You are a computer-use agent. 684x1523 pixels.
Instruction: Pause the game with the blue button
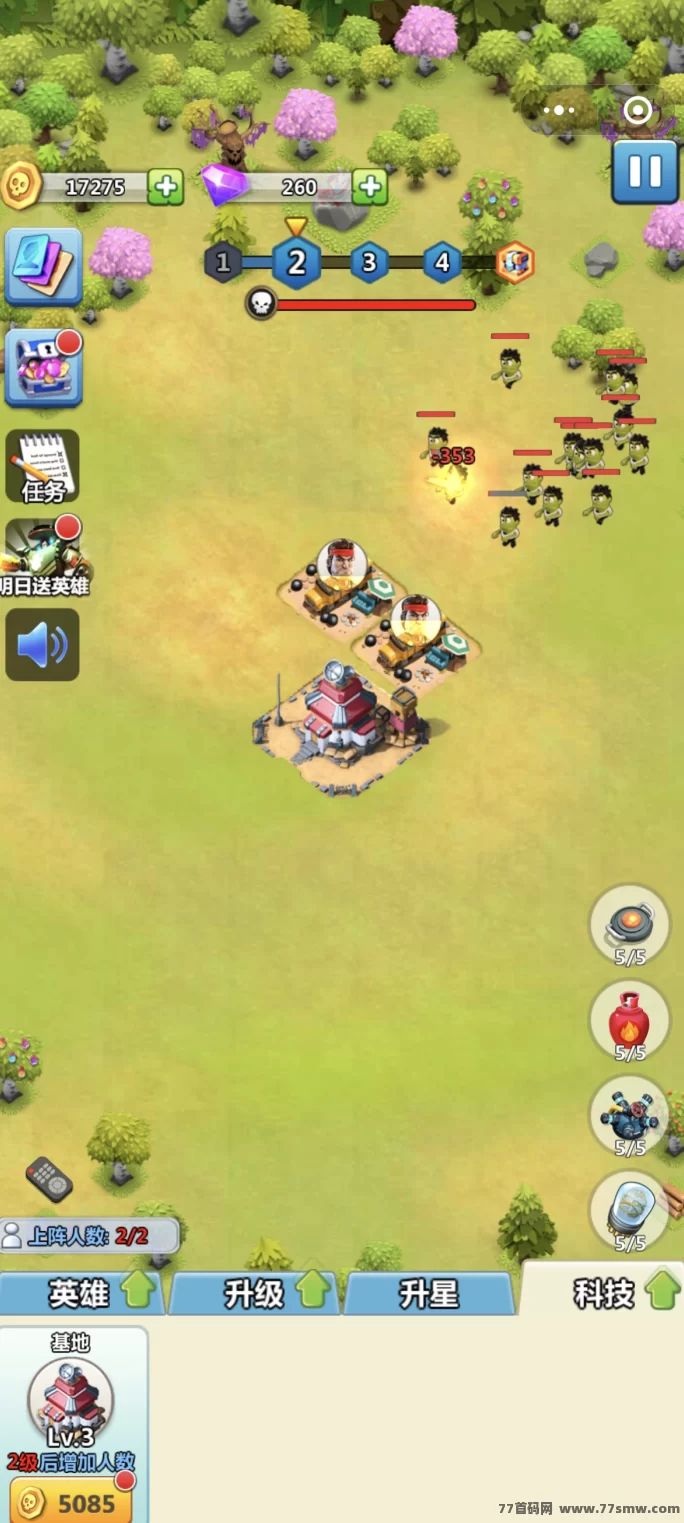[x=645, y=172]
